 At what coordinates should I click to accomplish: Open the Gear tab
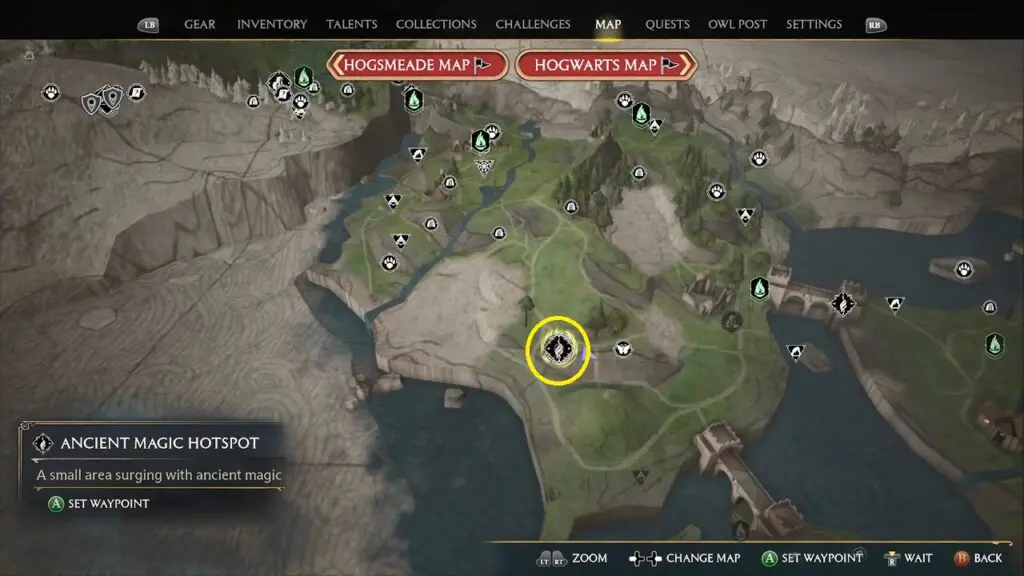coord(200,24)
